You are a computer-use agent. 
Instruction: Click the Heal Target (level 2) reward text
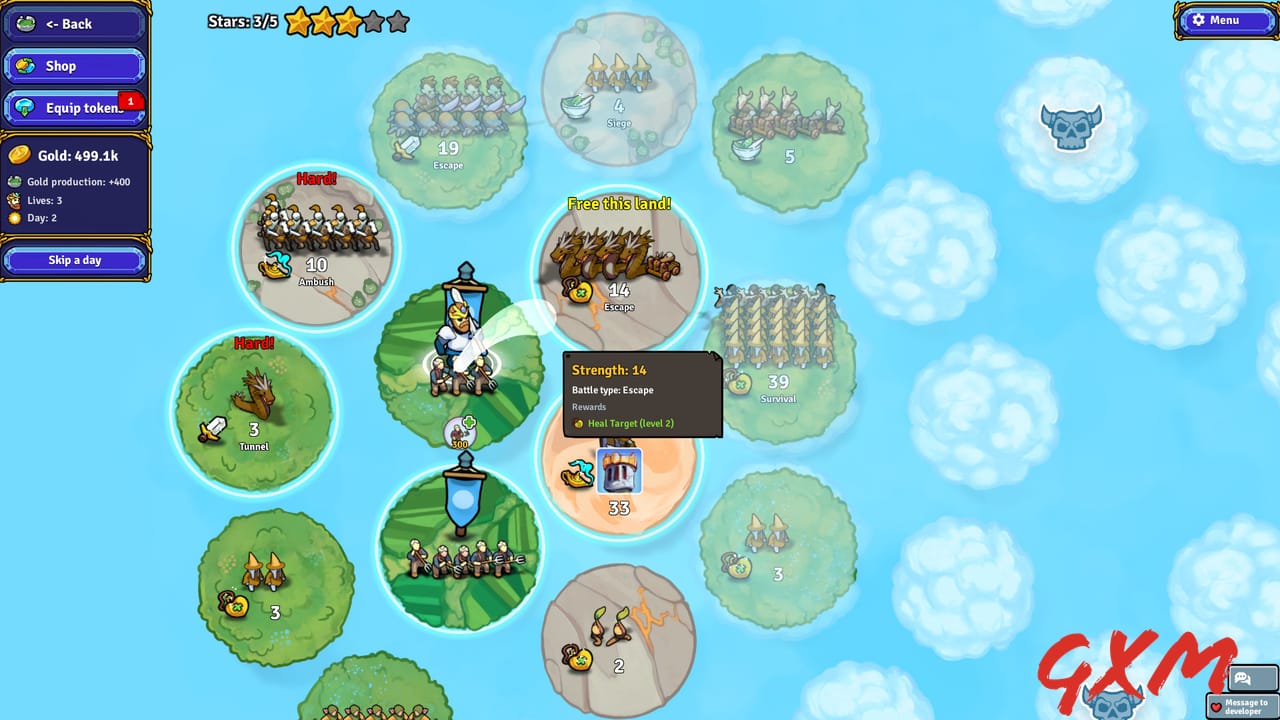tap(632, 423)
